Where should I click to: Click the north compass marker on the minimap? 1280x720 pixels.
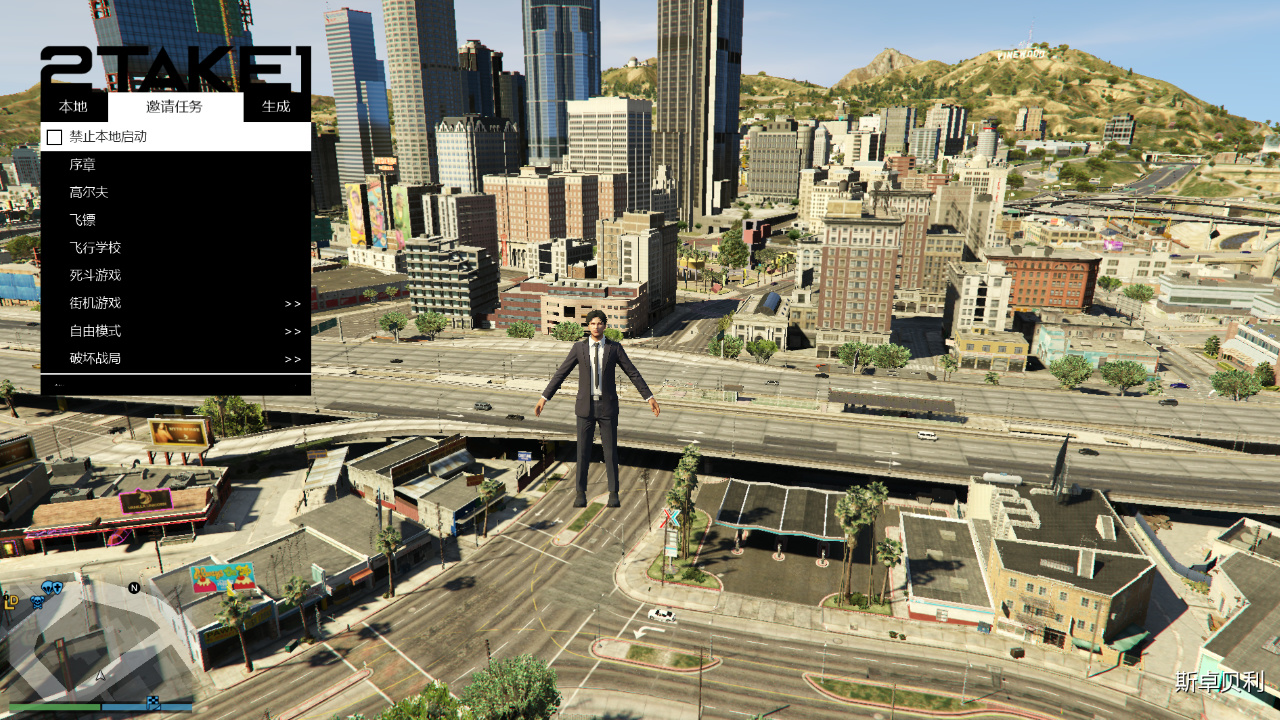pyautogui.click(x=134, y=588)
